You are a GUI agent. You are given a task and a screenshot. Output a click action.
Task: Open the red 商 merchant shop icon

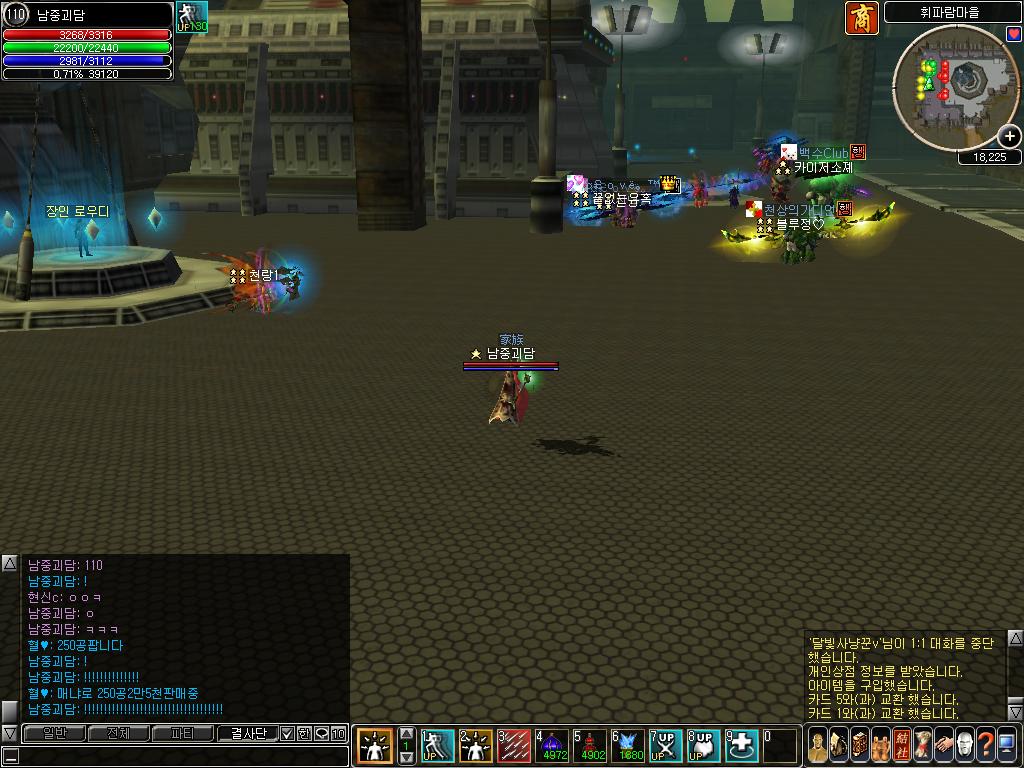(861, 18)
